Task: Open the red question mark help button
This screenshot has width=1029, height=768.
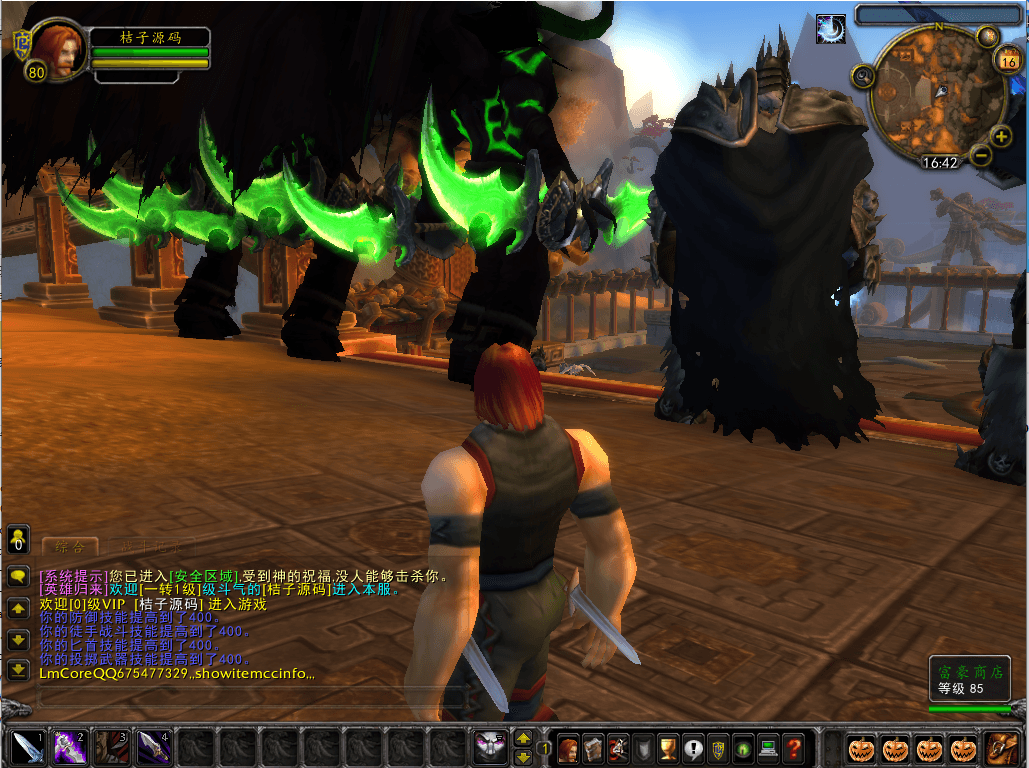Action: tap(794, 748)
